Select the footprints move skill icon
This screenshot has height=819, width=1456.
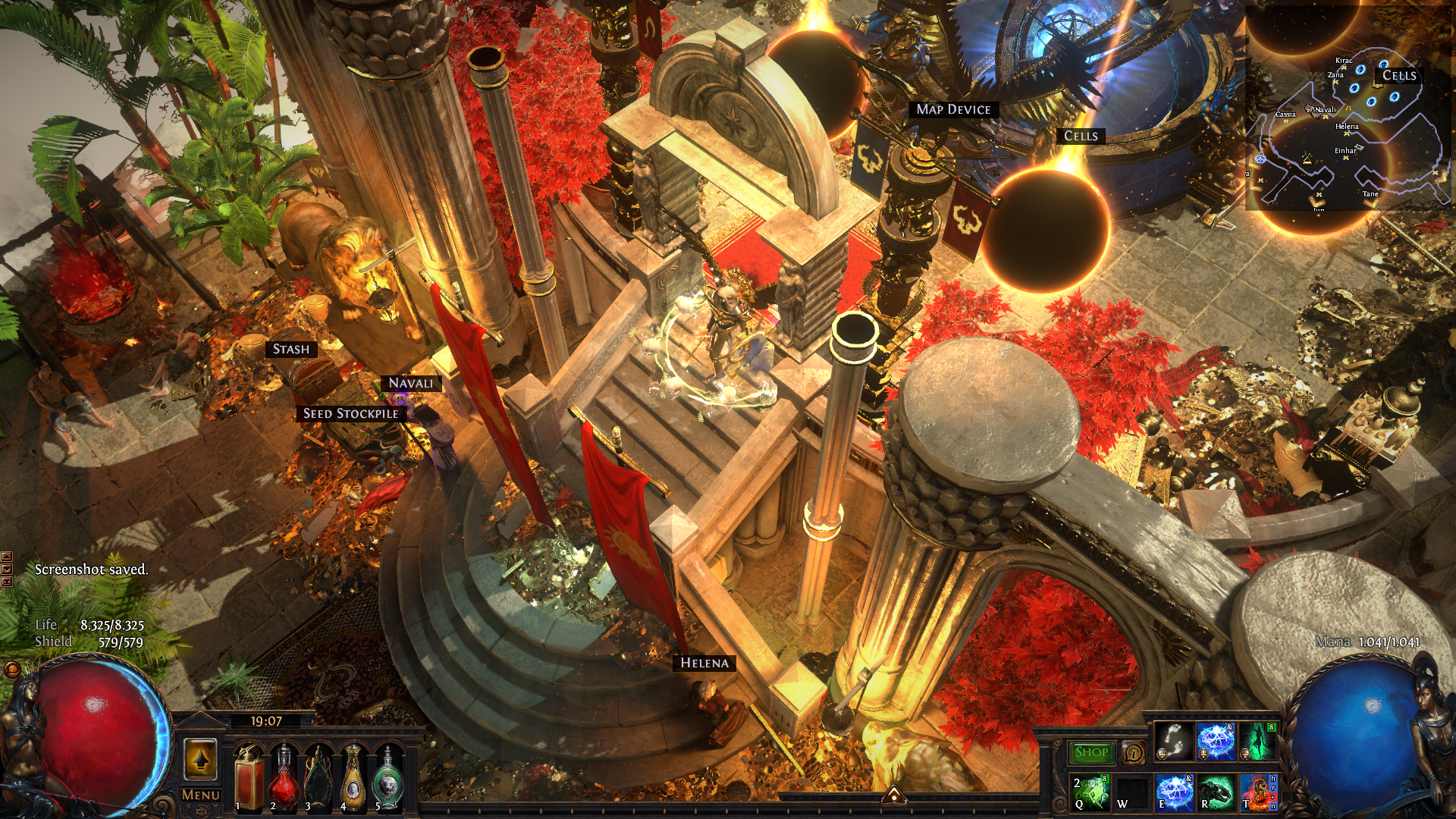click(1174, 742)
